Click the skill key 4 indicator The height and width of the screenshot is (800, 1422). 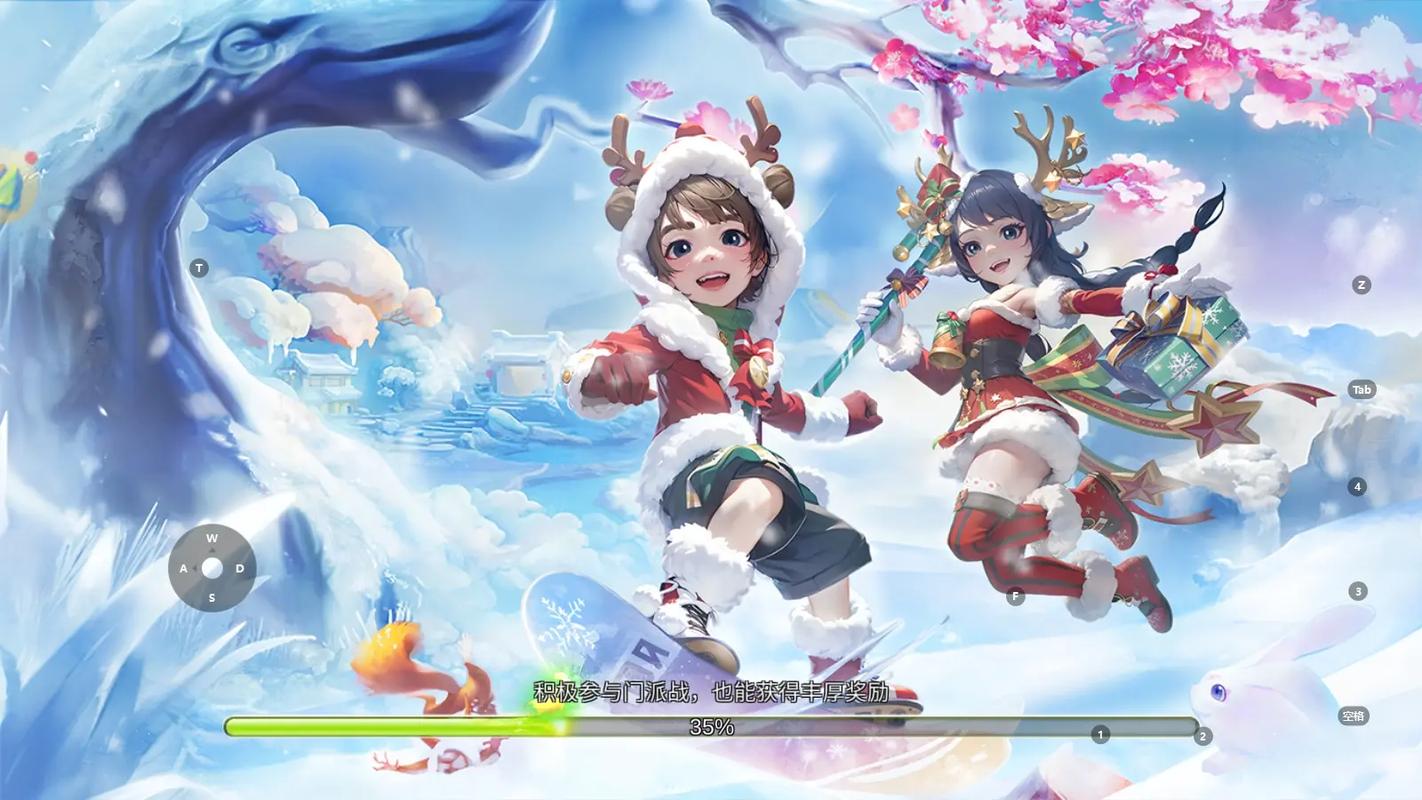point(1357,486)
